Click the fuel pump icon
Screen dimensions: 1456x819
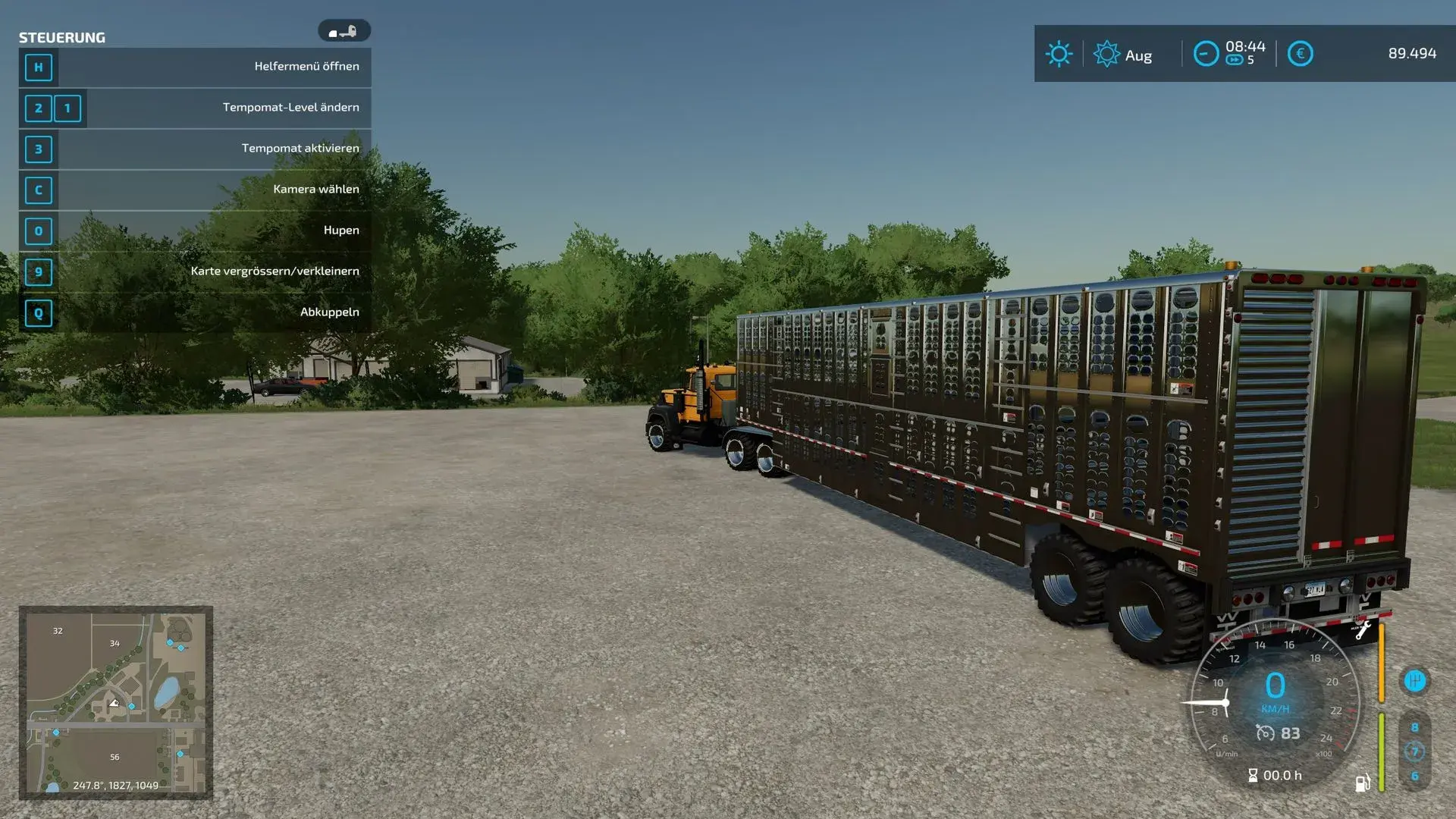click(x=1362, y=783)
